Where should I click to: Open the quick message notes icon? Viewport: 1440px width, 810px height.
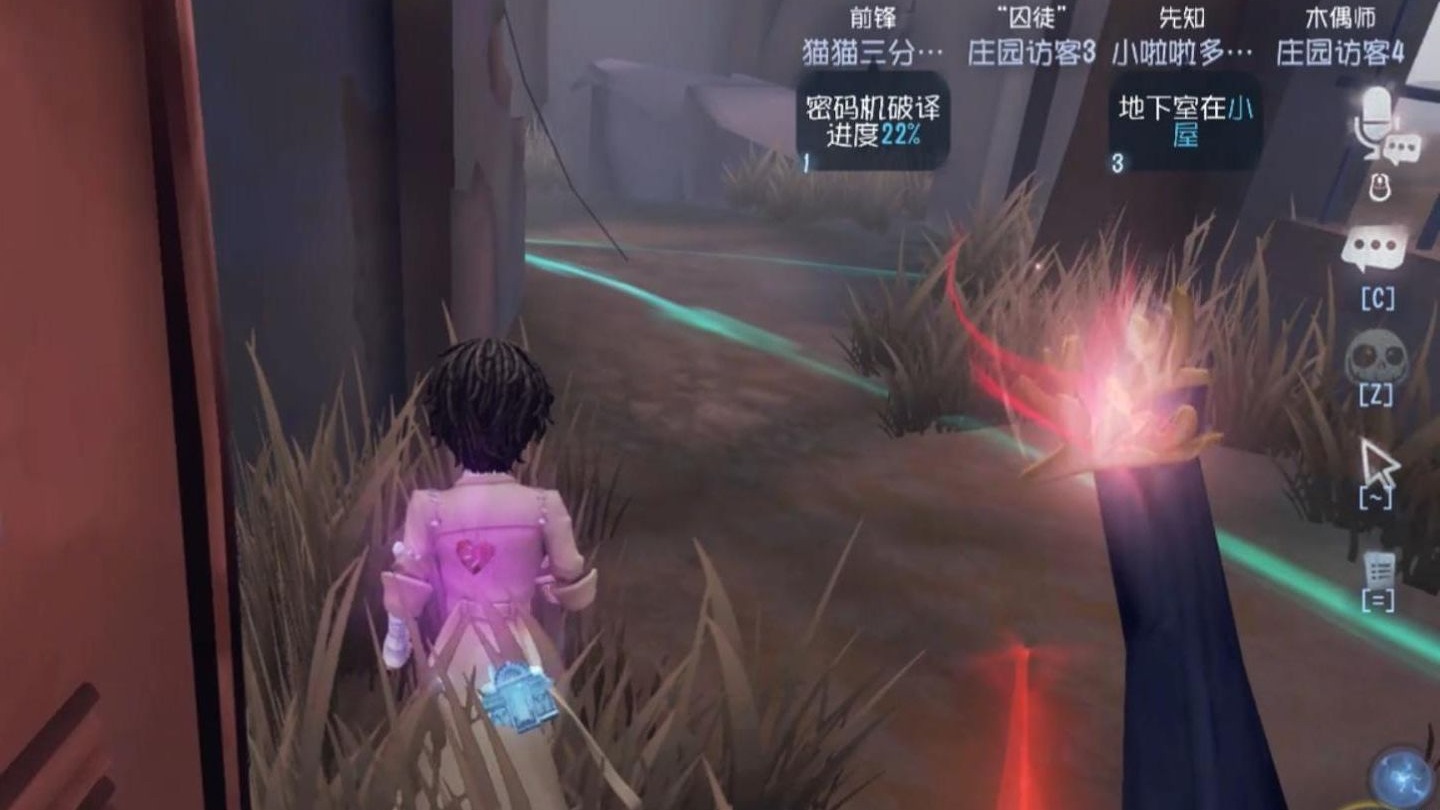(x=1380, y=570)
